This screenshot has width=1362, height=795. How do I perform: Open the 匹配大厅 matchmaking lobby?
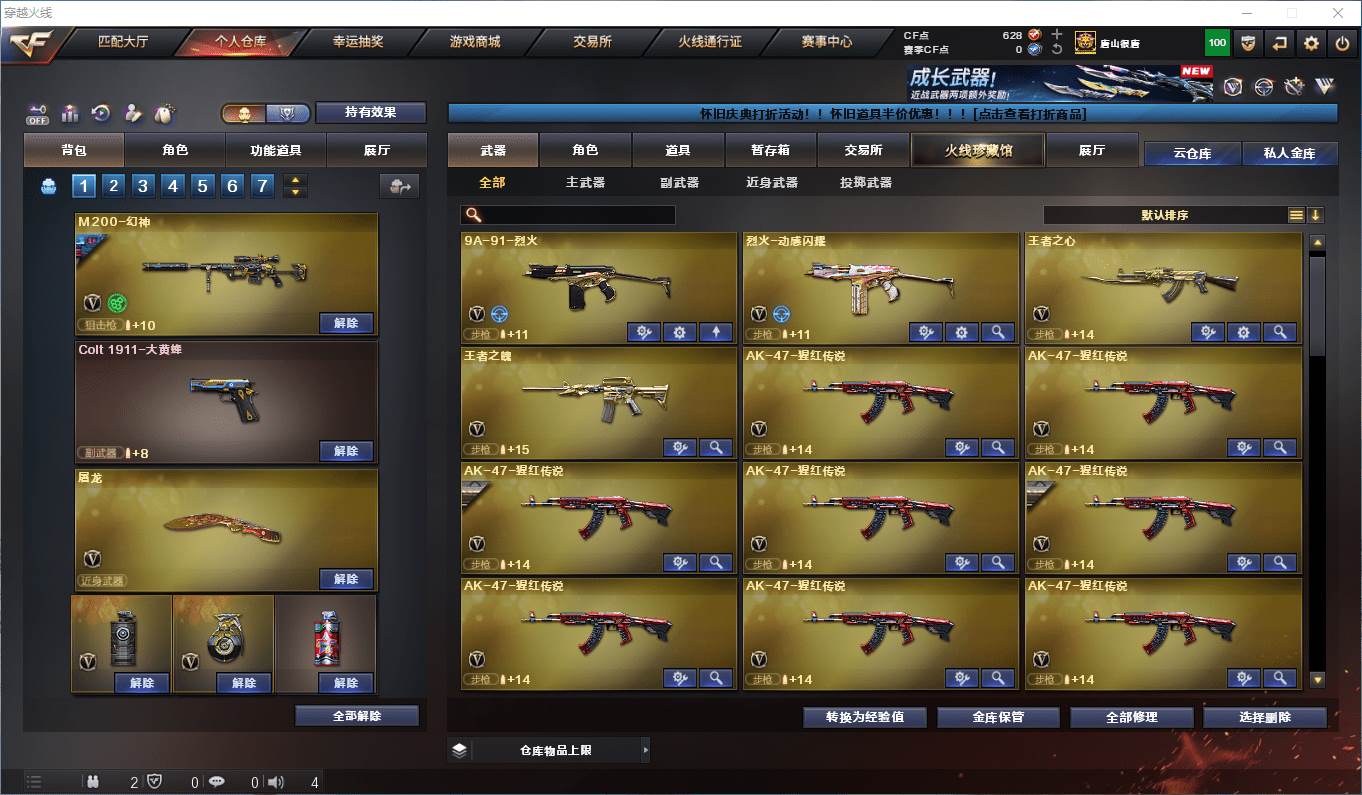pyautogui.click(x=123, y=42)
